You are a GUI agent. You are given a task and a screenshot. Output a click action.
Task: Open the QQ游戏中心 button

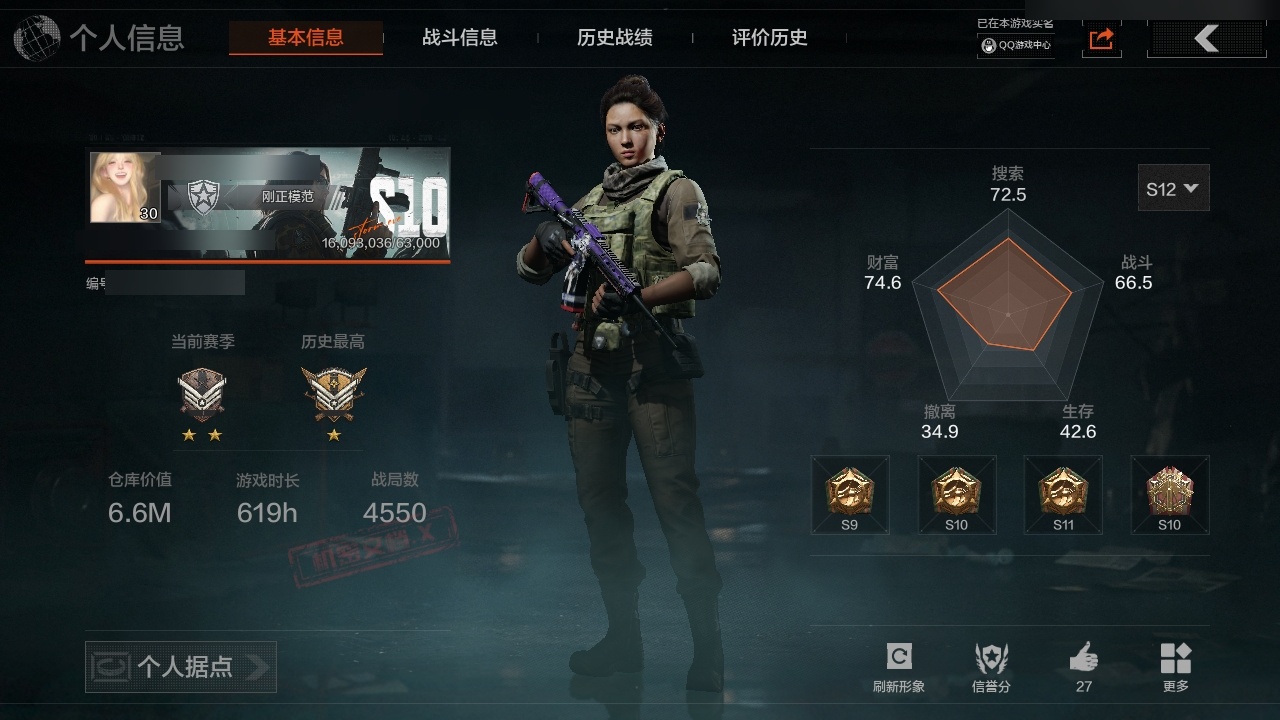pyautogui.click(x=1016, y=45)
